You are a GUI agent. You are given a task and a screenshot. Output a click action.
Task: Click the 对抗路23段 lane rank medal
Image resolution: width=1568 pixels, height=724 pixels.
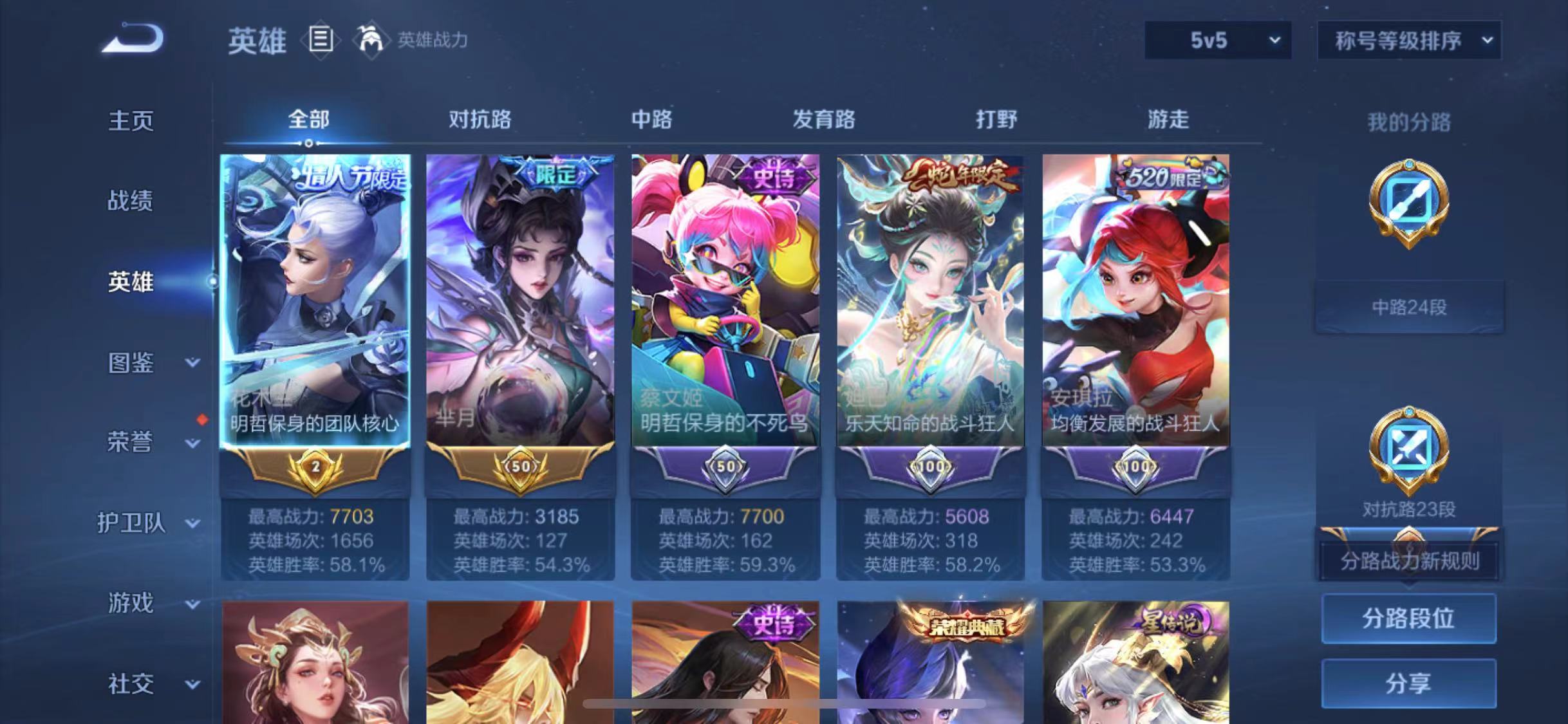tap(1408, 449)
